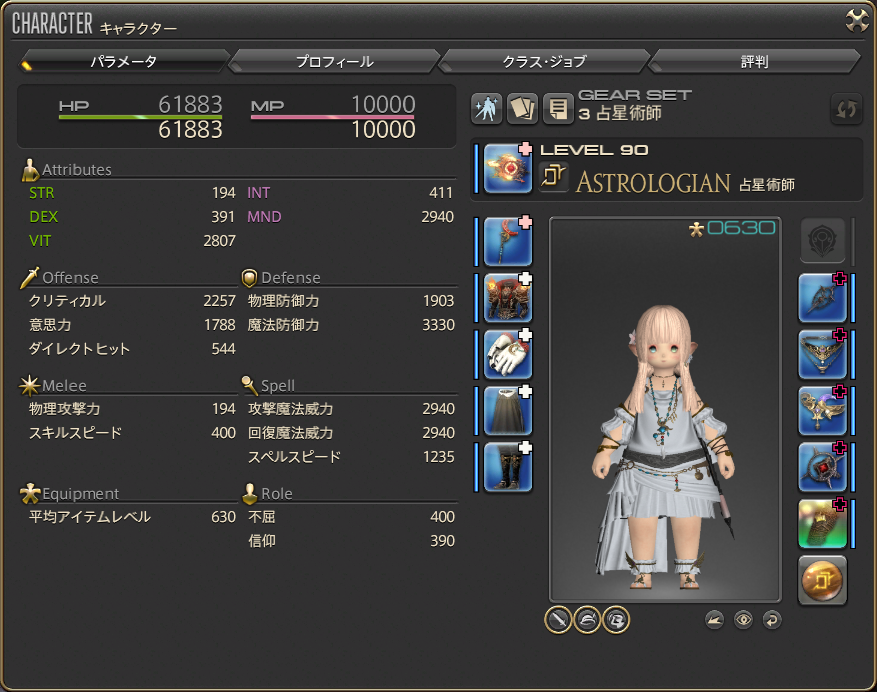The image size is (877, 692).
Task: Toggle the weapon display button below character
Action: [x=558, y=619]
